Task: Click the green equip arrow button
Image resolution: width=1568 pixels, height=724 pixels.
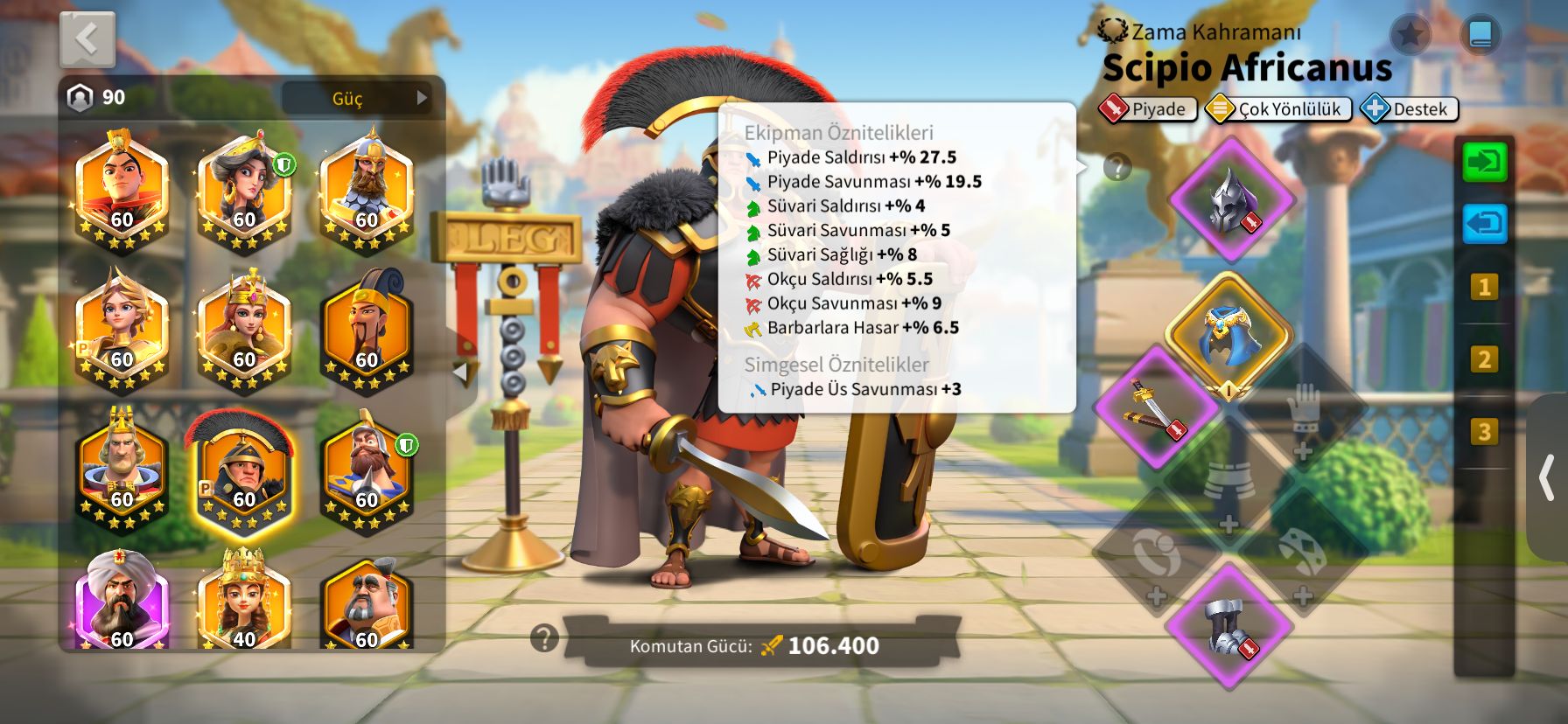Action: pos(1485,163)
